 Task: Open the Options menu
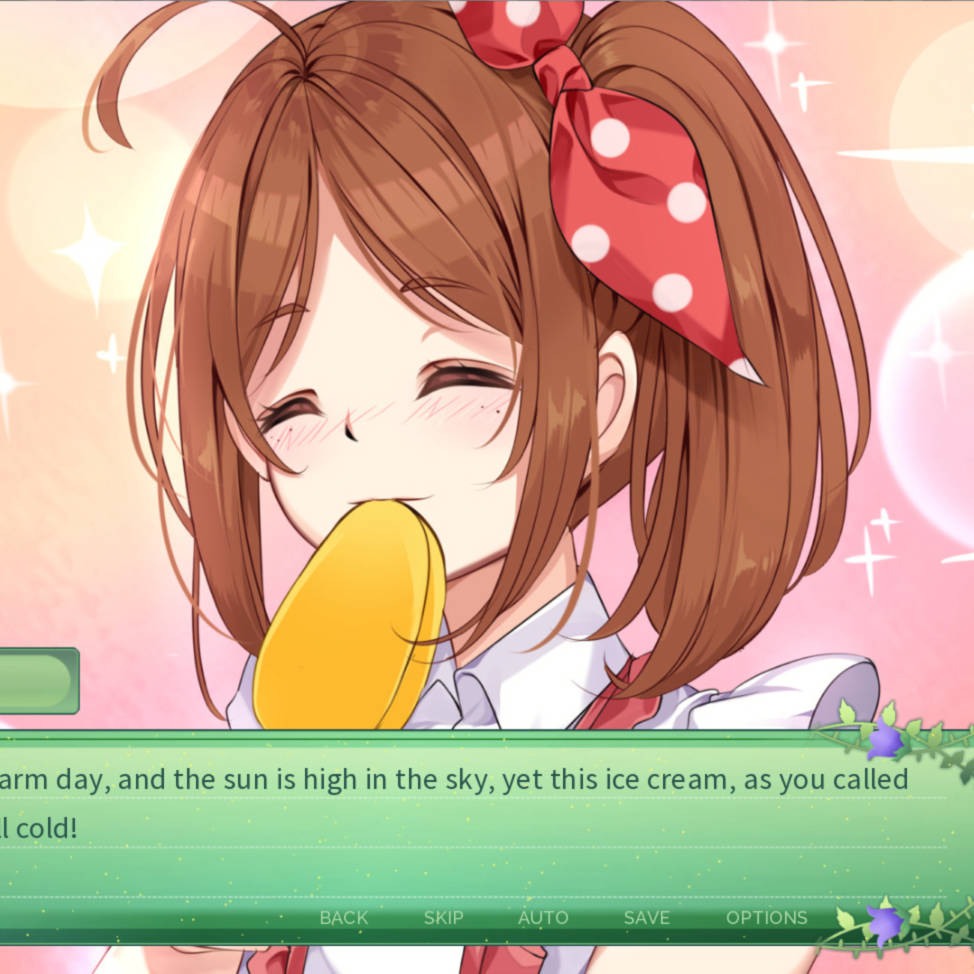tap(766, 917)
